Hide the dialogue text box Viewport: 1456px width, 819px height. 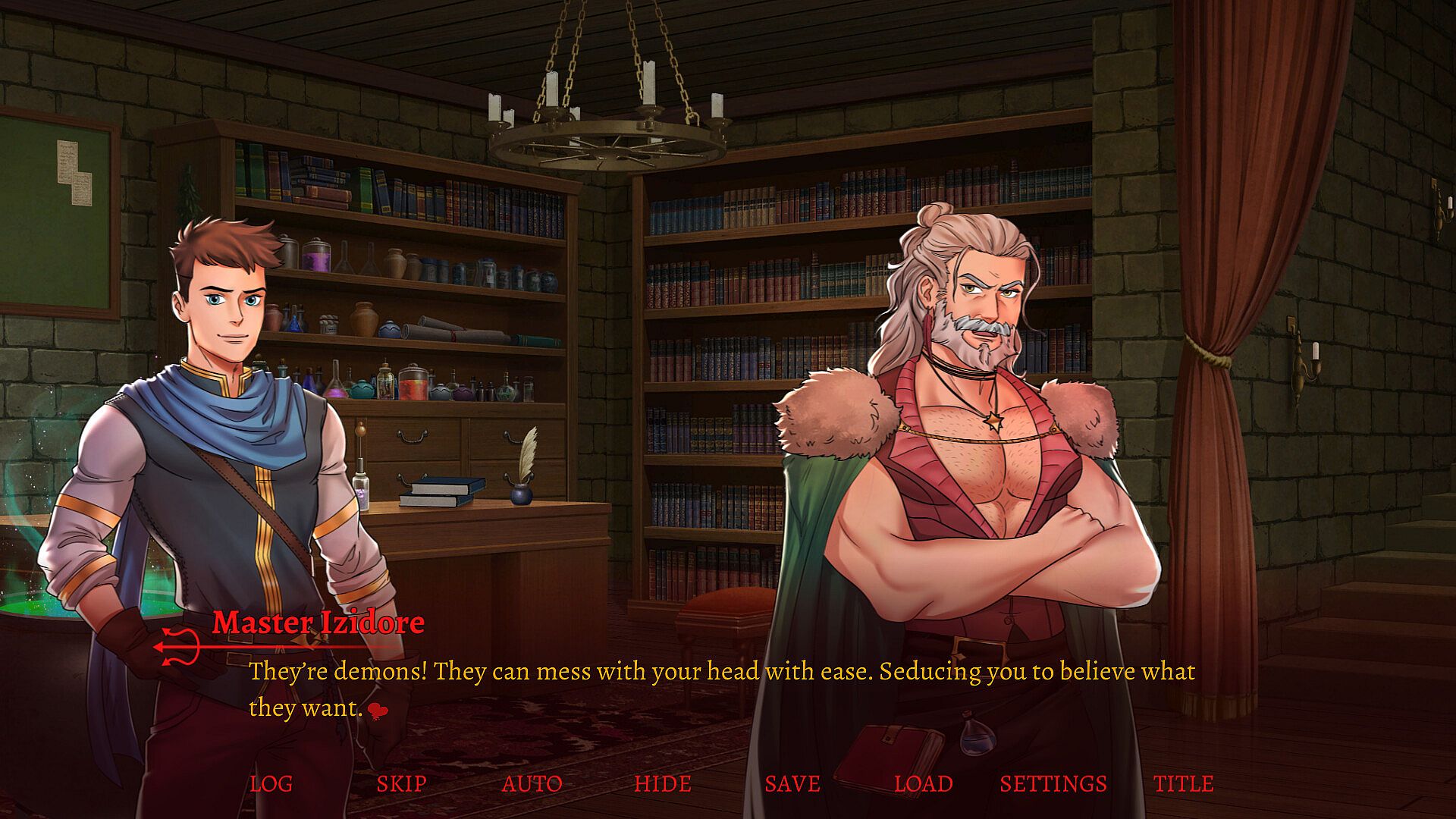coord(662,783)
